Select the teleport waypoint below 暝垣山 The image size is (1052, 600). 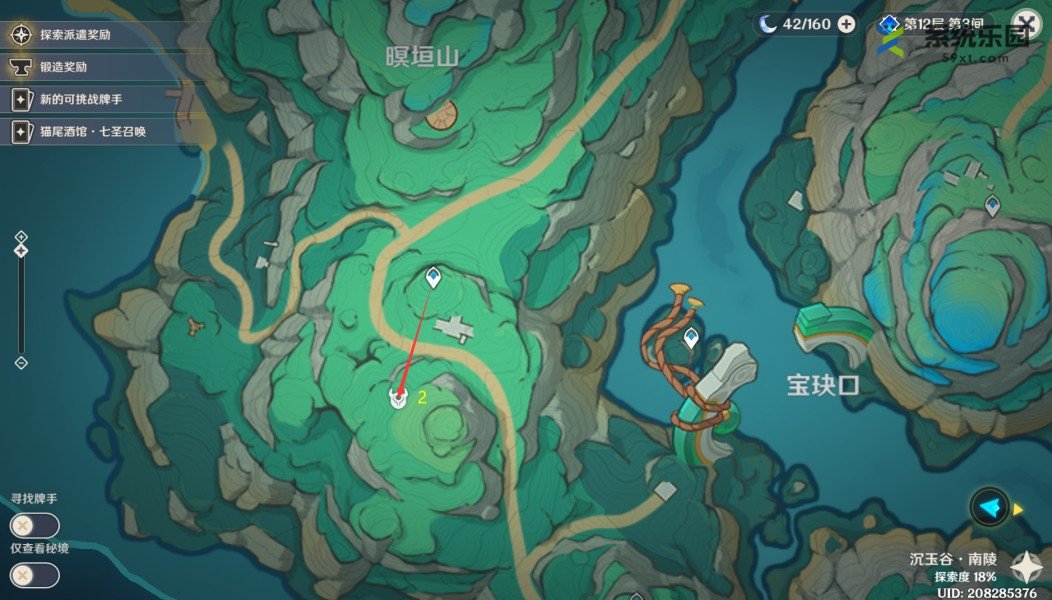[433, 277]
